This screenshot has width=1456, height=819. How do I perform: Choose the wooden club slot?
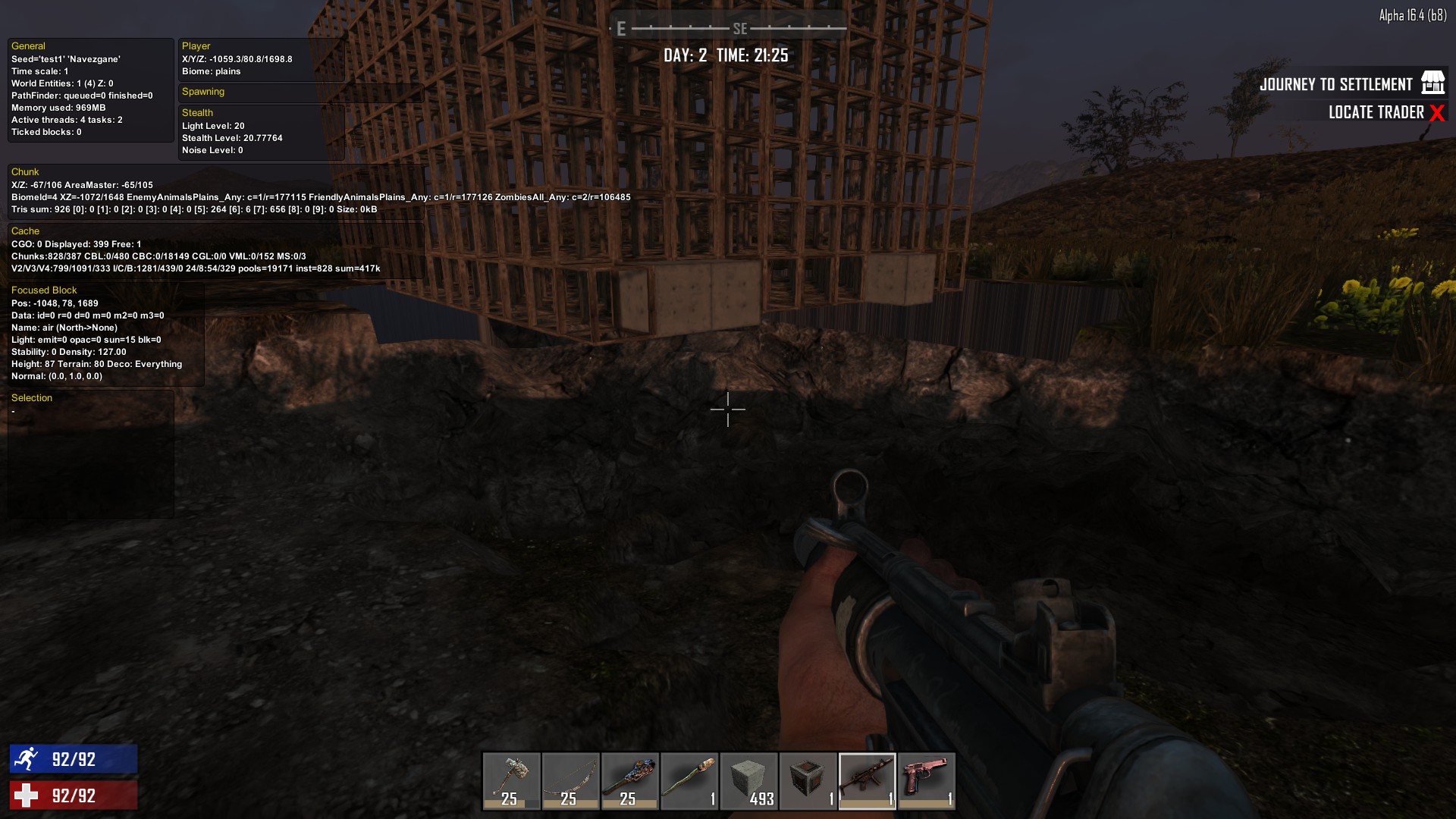pyautogui.click(x=630, y=780)
